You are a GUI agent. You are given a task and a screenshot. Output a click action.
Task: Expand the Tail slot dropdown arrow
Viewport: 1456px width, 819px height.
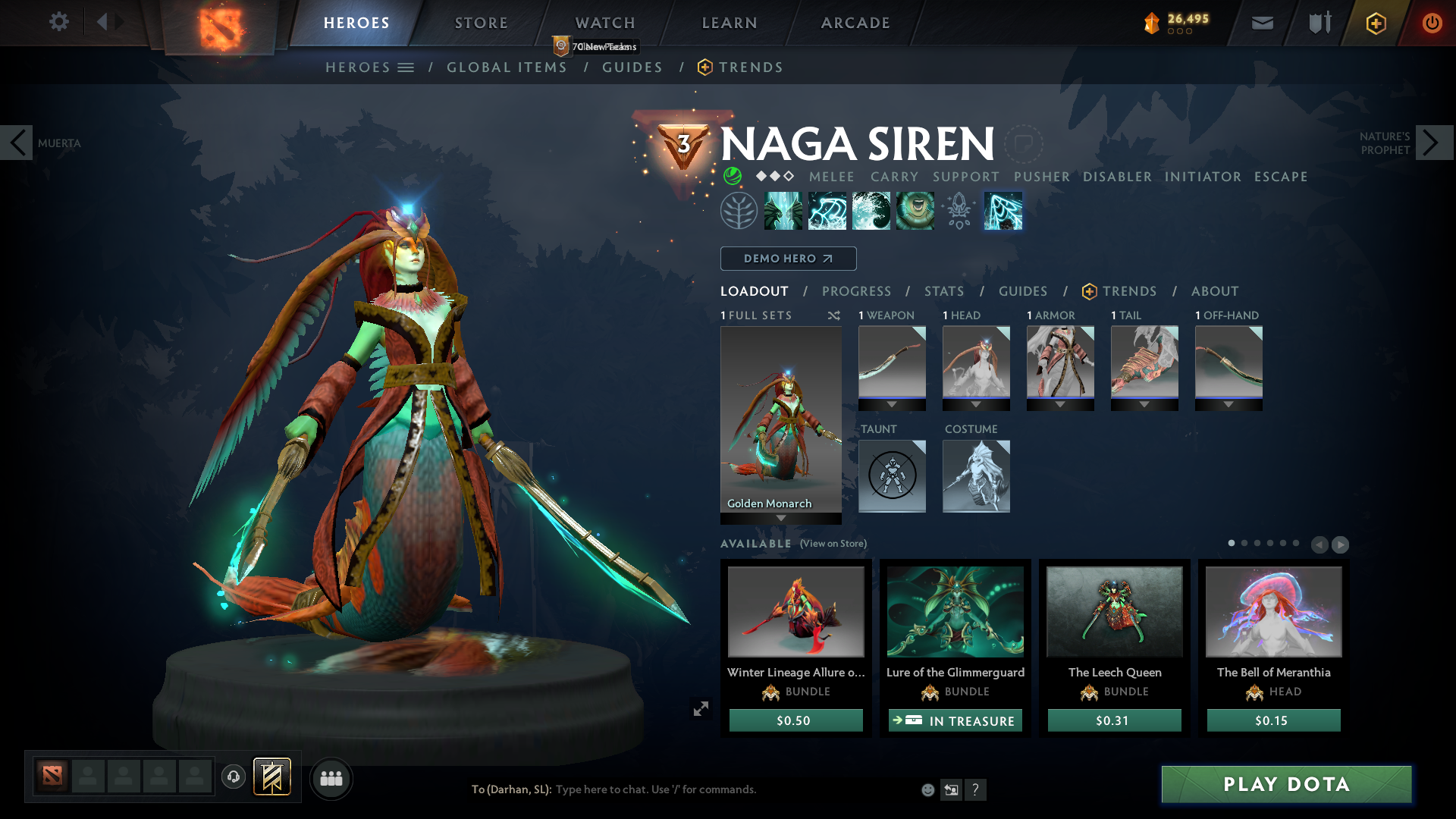pyautogui.click(x=1144, y=404)
